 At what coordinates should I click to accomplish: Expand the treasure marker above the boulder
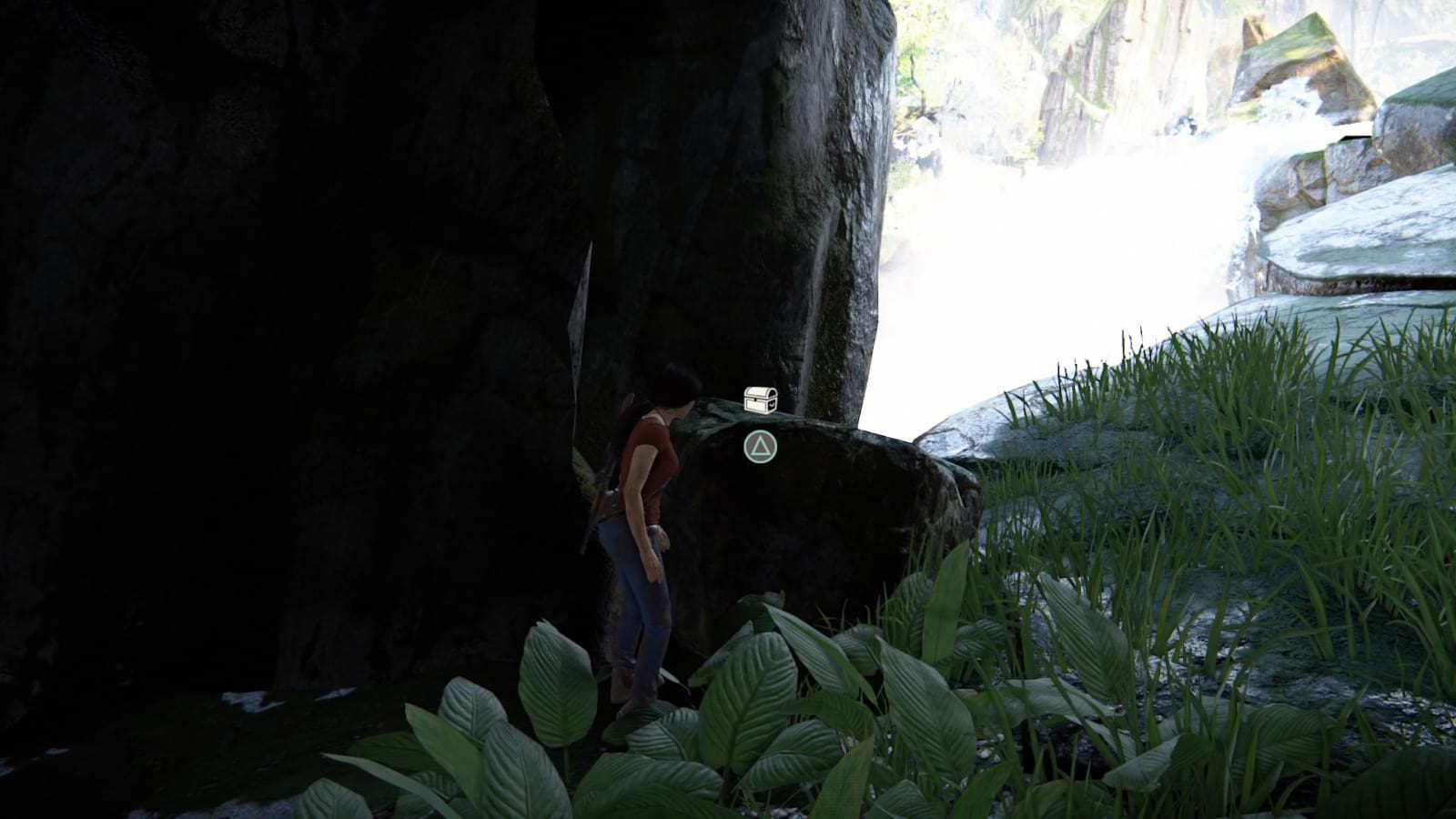[760, 399]
